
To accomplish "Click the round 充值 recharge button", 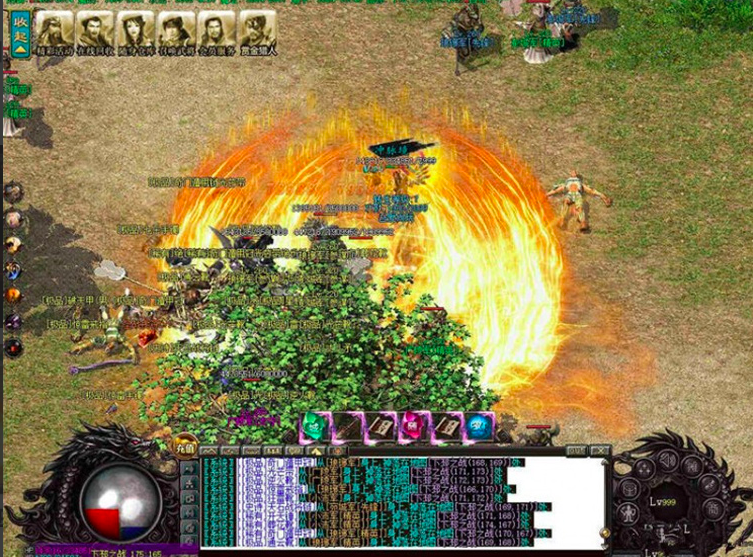I will click(x=186, y=447).
